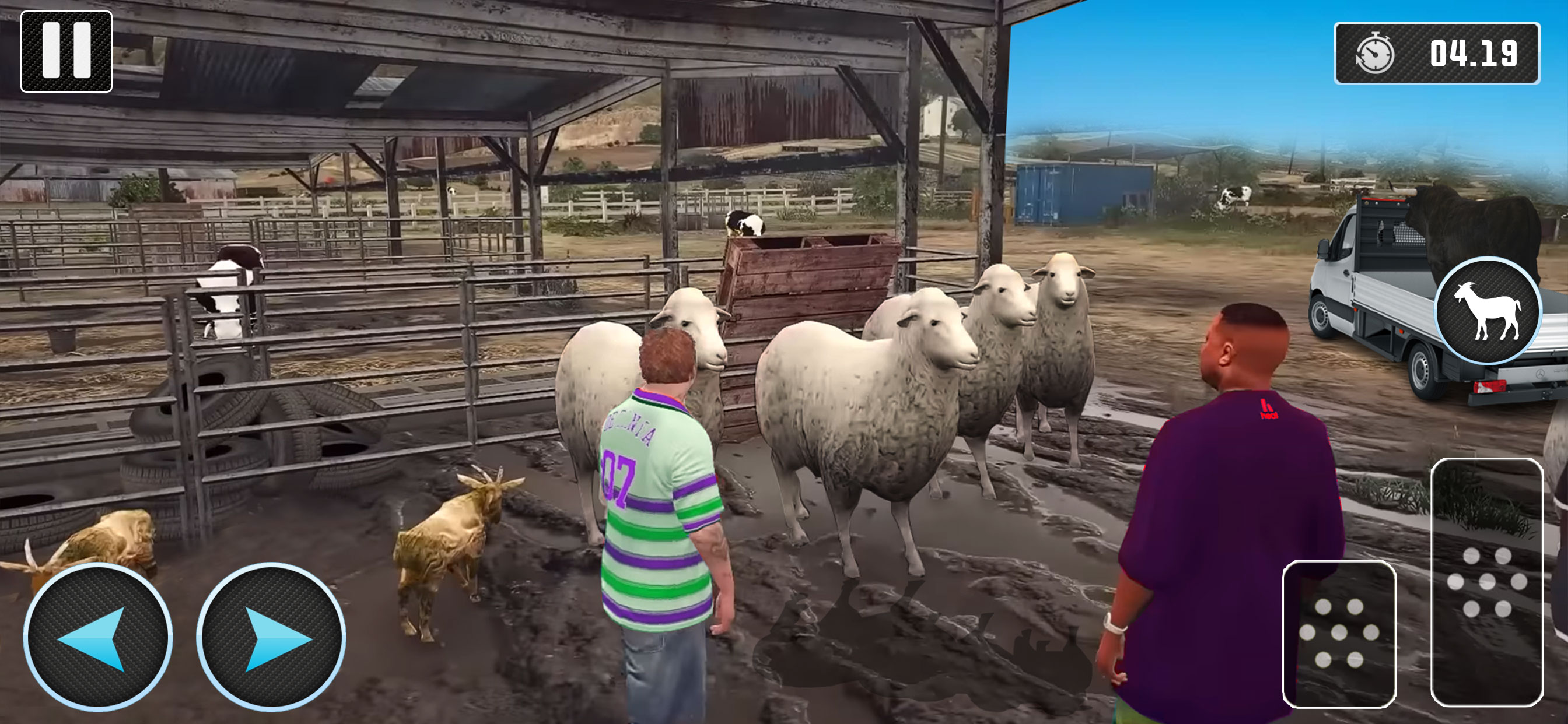
Task: Toggle the pause overlay via pause button
Action: pos(66,51)
